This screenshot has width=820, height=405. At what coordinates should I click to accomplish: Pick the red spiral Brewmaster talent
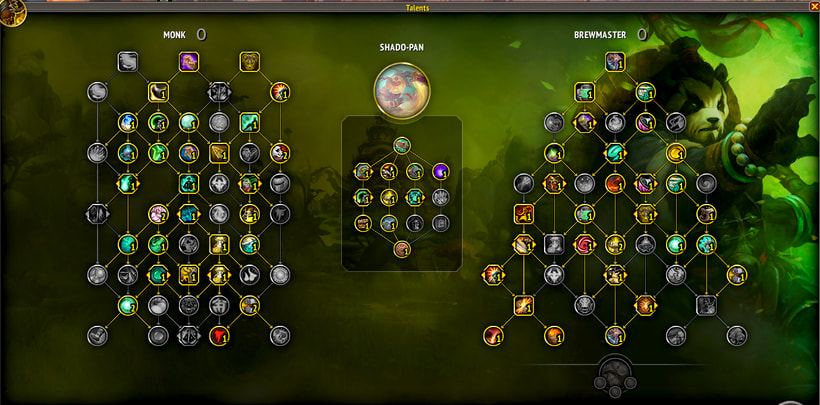coord(585,244)
